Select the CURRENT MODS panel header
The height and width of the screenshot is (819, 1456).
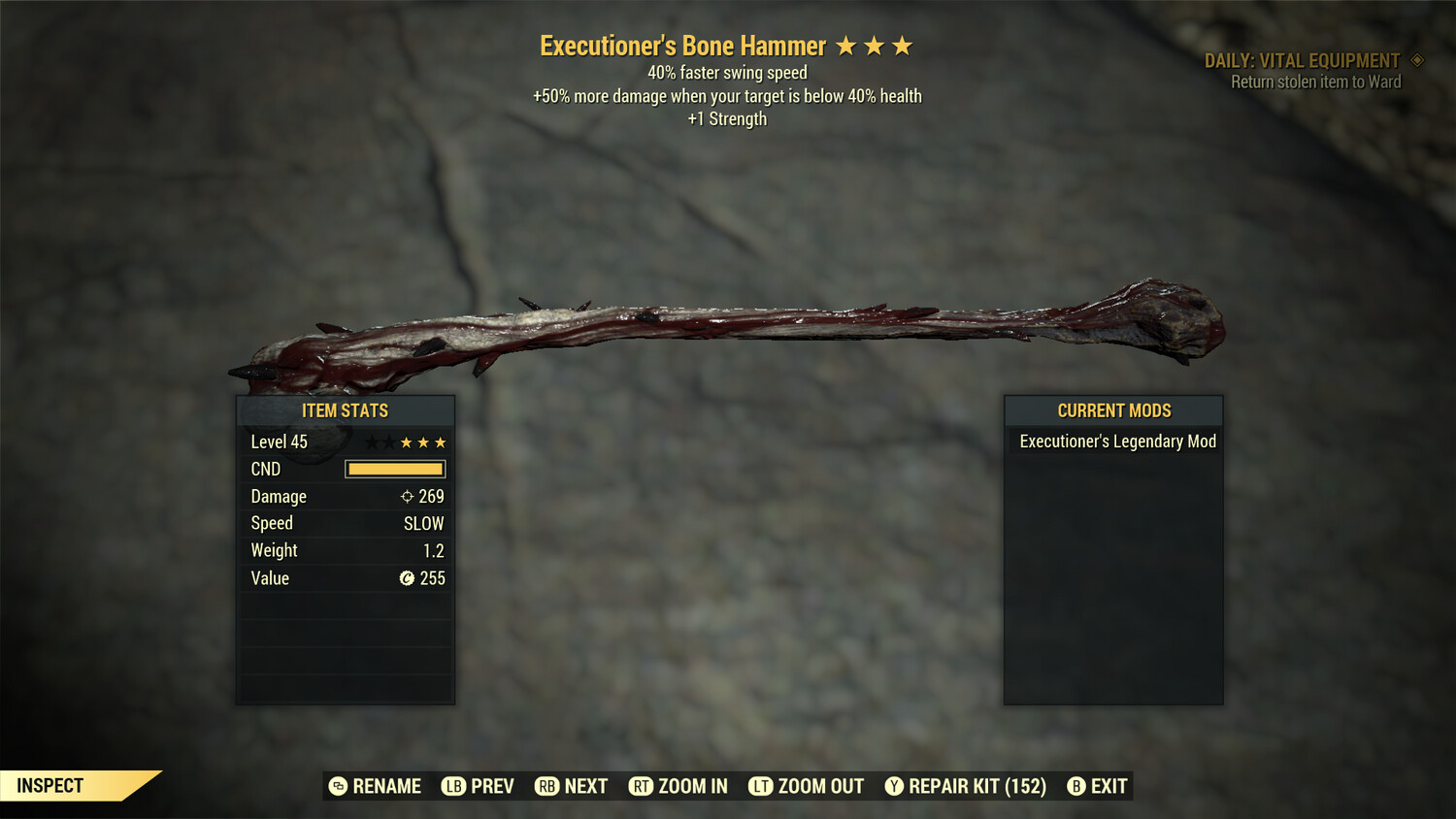point(1113,410)
